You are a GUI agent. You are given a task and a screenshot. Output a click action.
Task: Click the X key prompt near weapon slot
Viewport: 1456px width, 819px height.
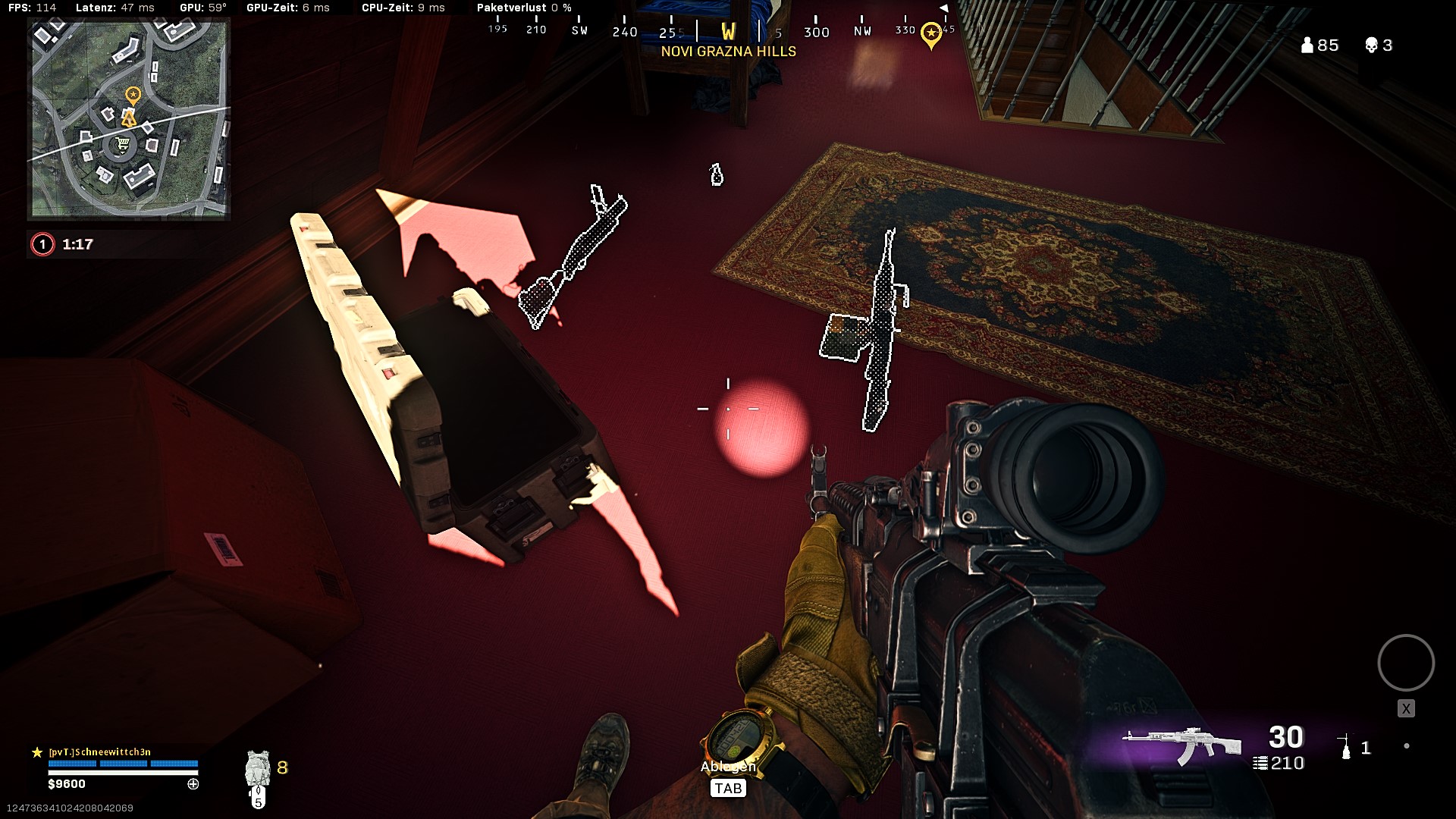pos(1407,708)
